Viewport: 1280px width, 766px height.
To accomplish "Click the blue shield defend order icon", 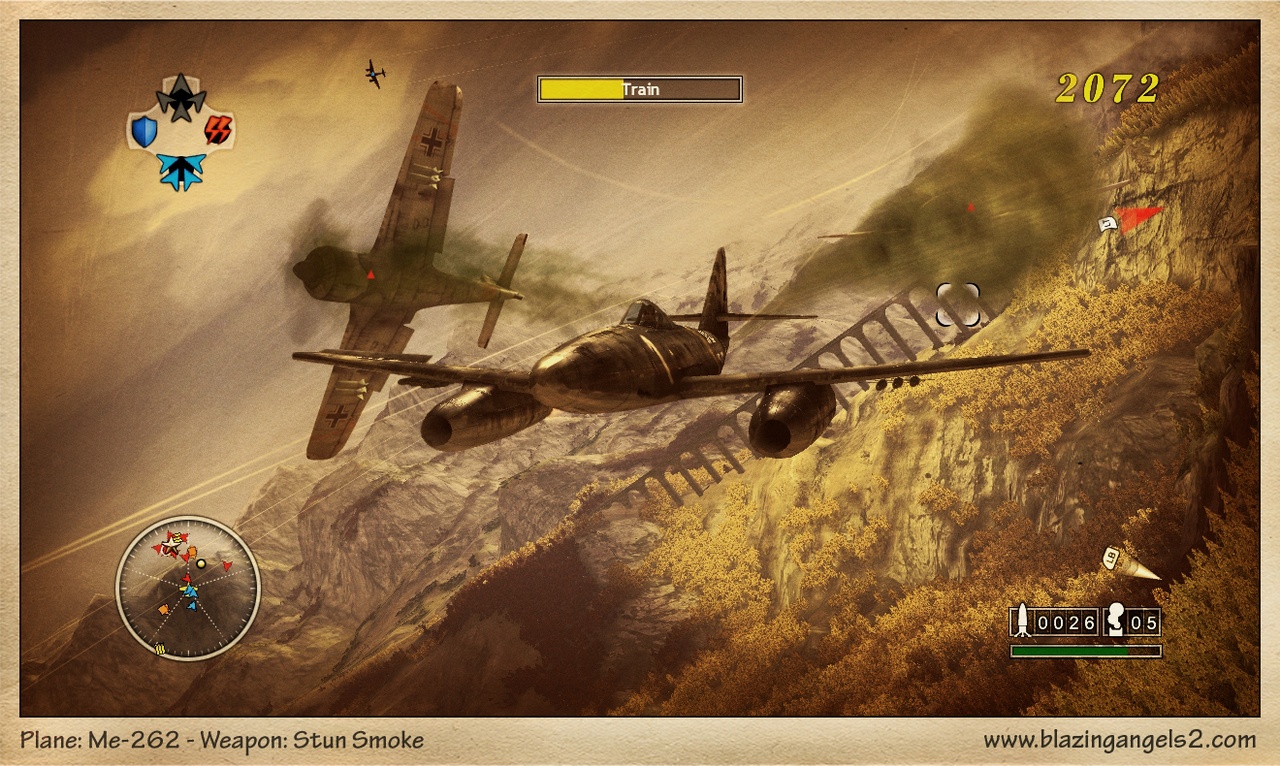I will coord(144,130).
